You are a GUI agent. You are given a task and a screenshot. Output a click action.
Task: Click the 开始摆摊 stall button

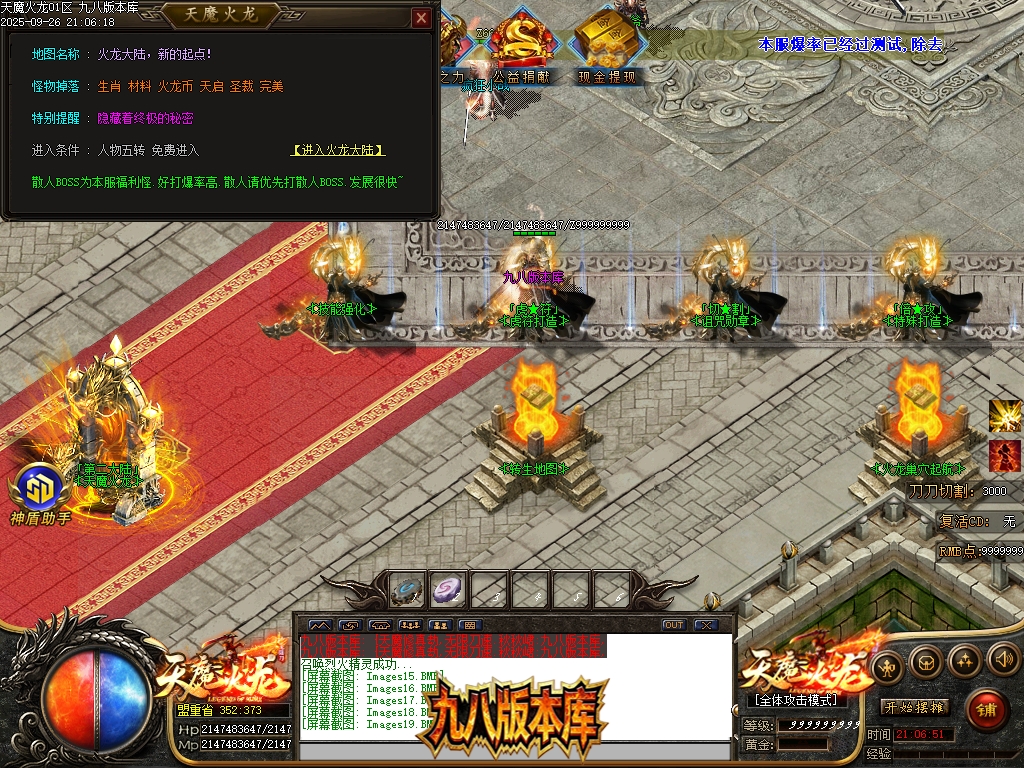(x=914, y=707)
